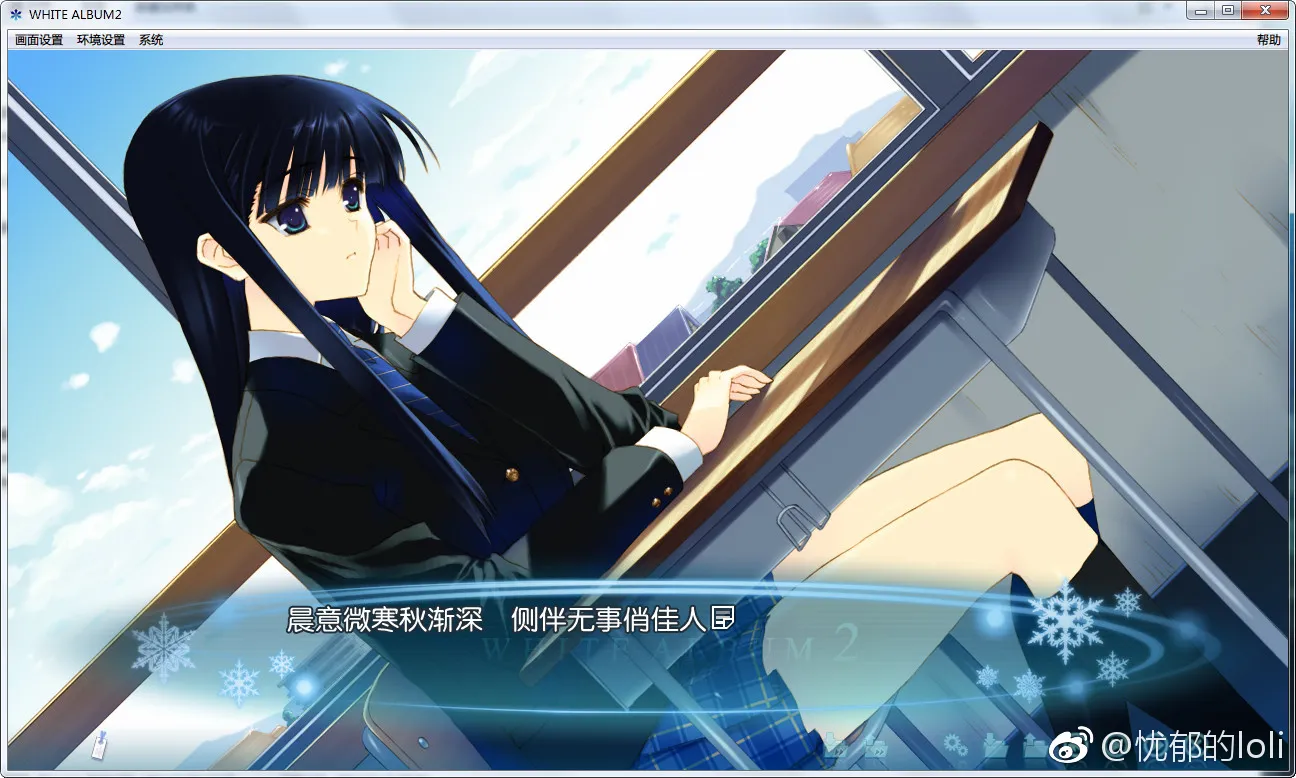Activate the fast-forward skip icon
Image resolution: width=1296 pixels, height=778 pixels.
876,749
